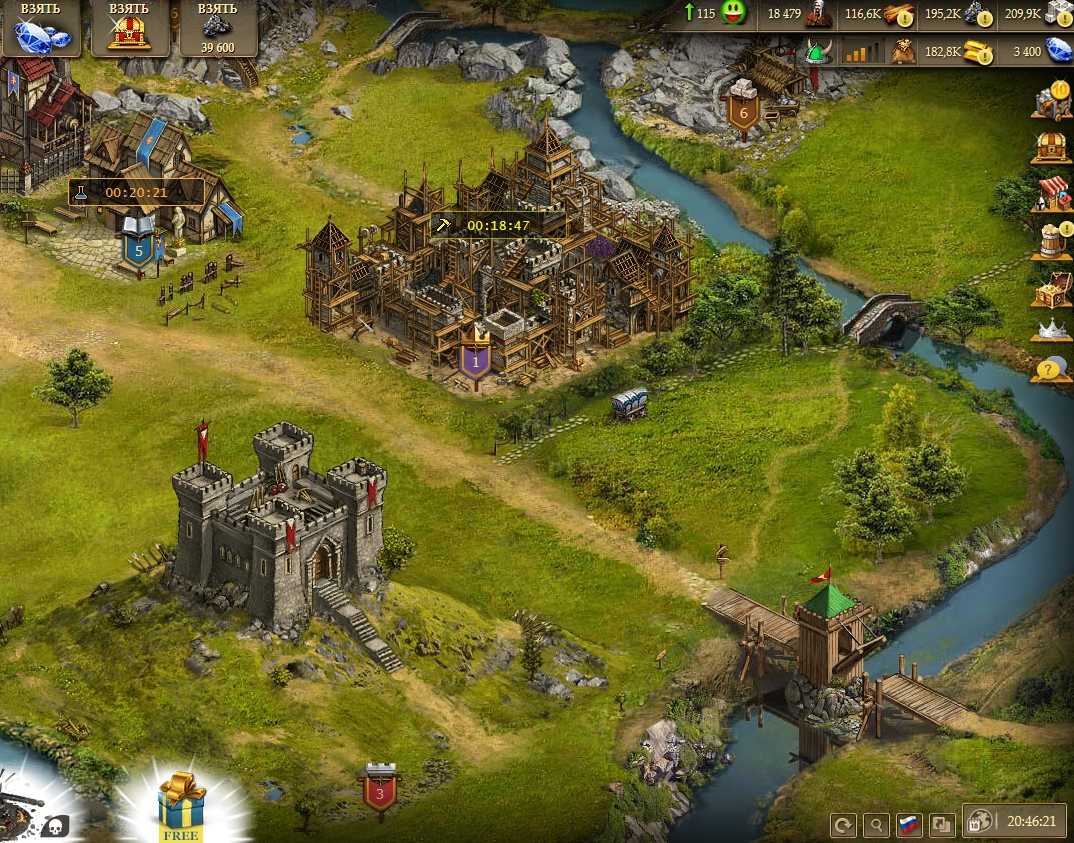Open the wood resource panel
The width and height of the screenshot is (1074, 843).
point(899,14)
